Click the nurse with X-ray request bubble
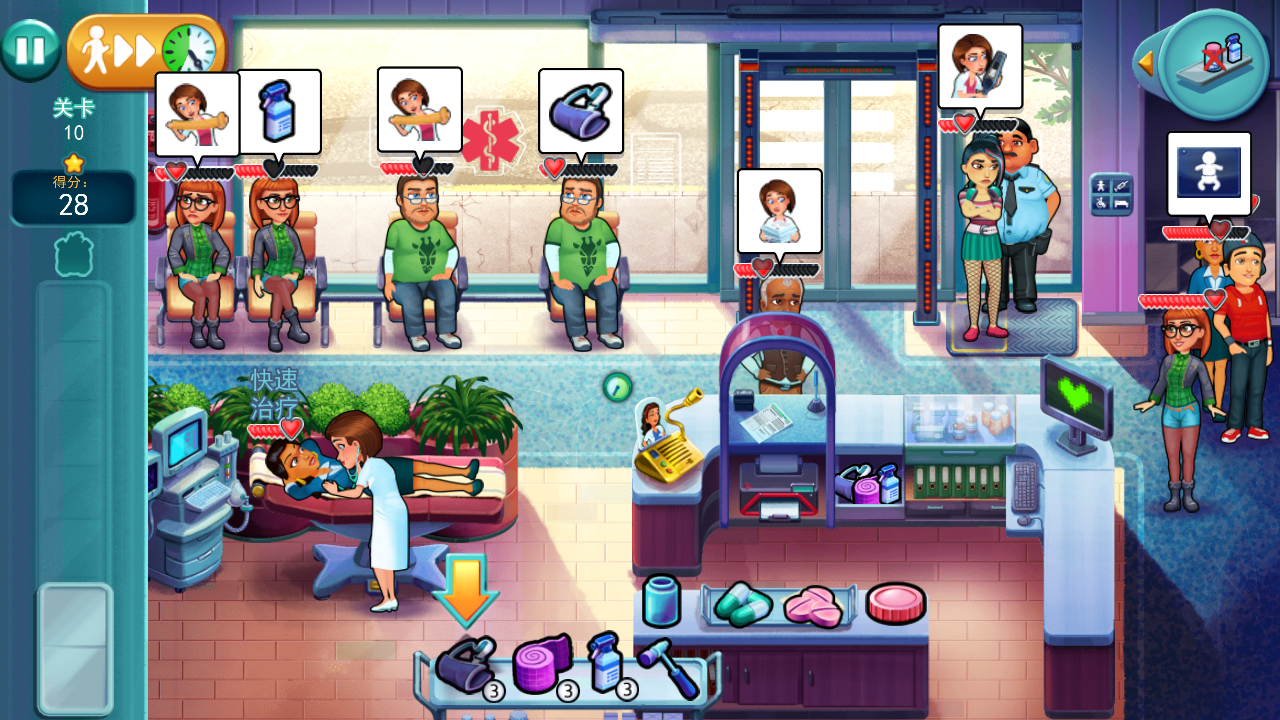 click(980, 66)
